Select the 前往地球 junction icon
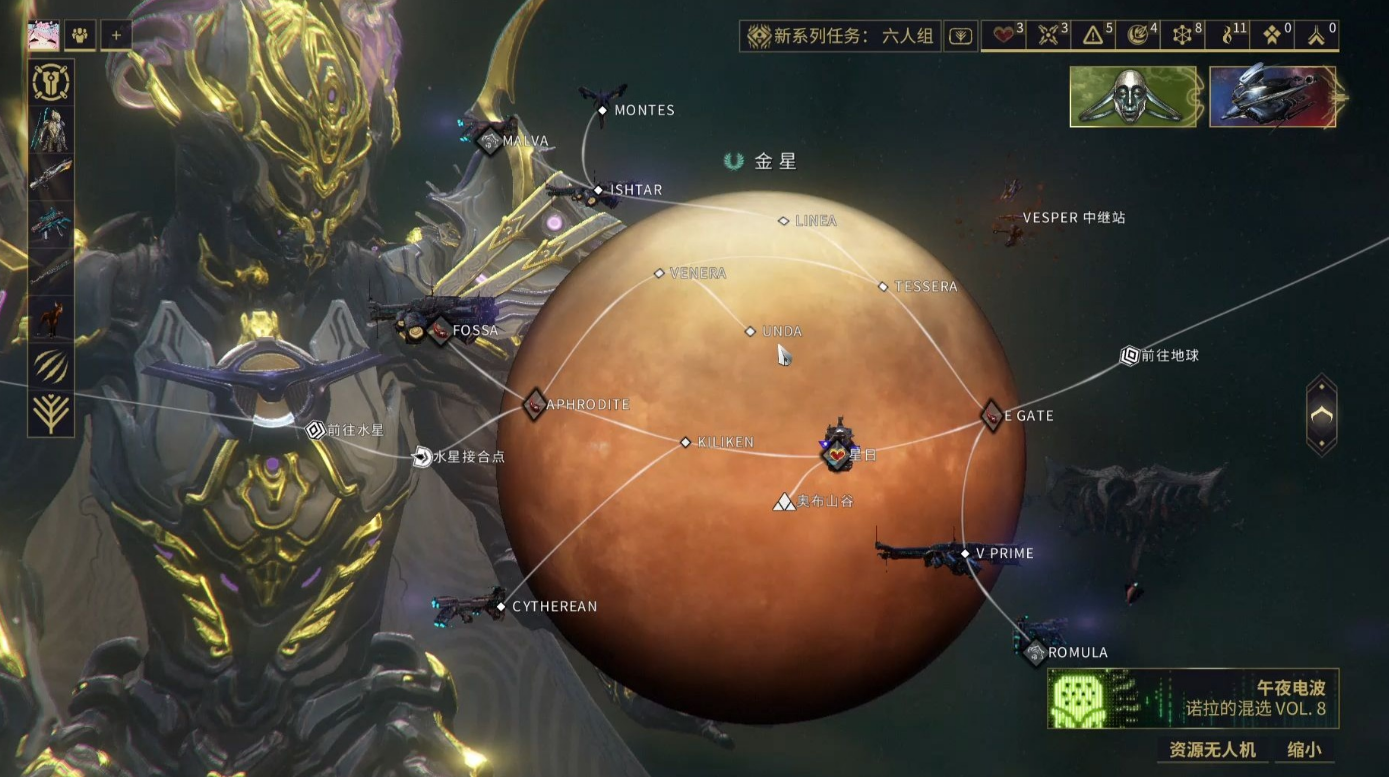This screenshot has height=777, width=1389. pos(1128,356)
